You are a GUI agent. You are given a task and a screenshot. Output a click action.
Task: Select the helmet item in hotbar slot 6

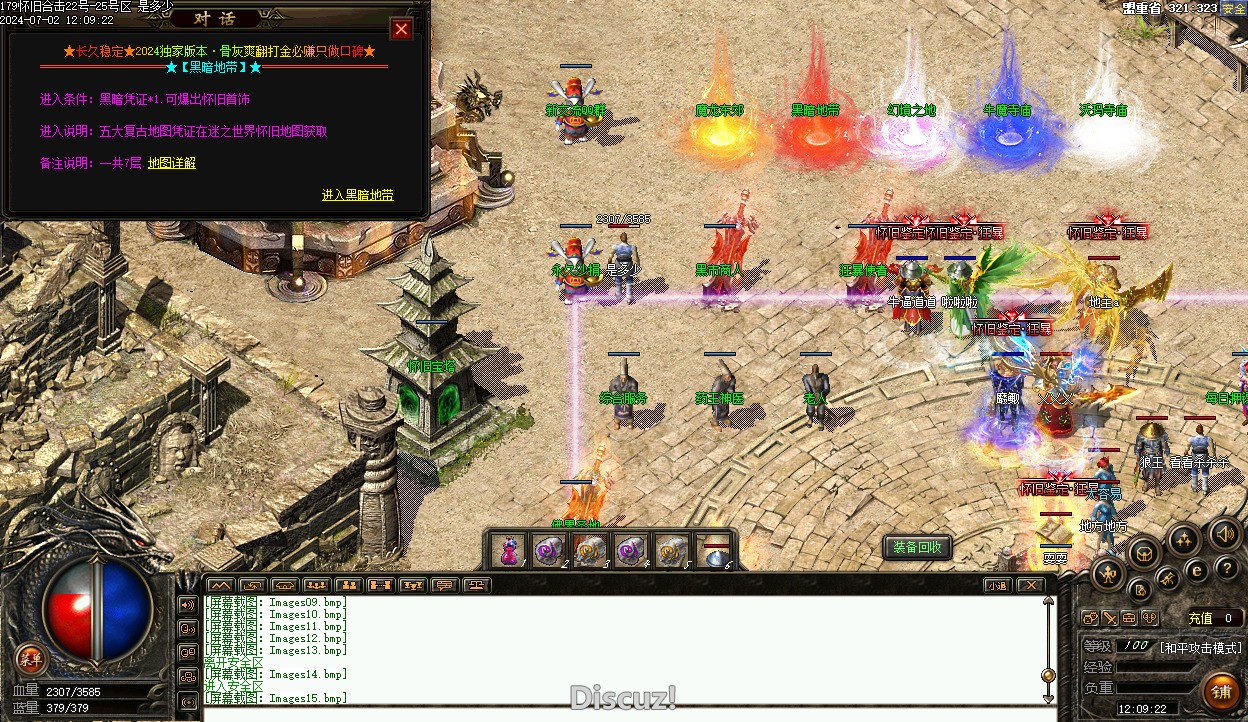tap(716, 551)
